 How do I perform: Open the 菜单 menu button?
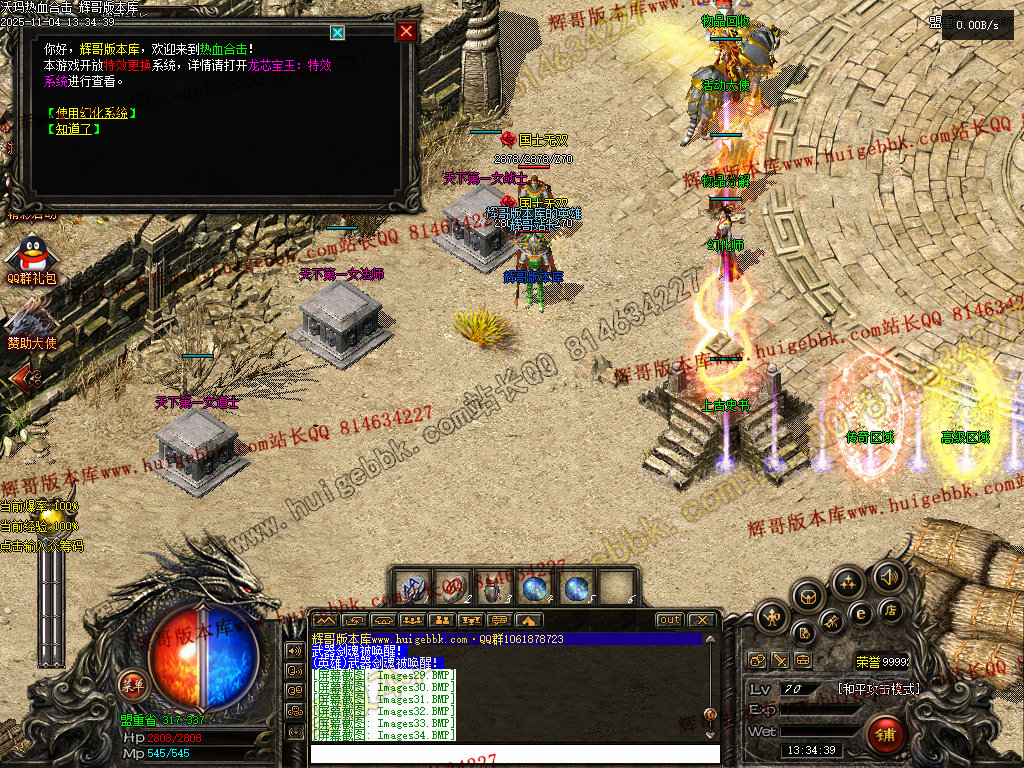click(132, 684)
